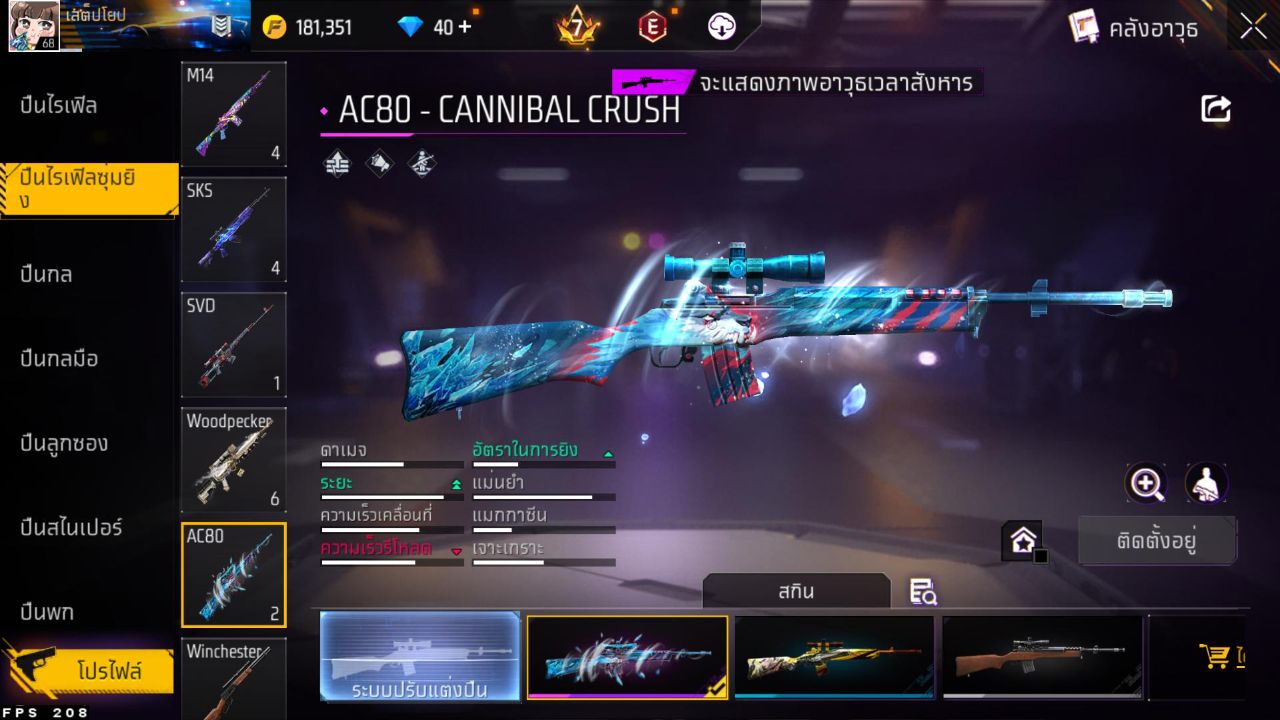Open the ปืนพก pistol category
1280x720 pixels.
pyautogui.click(x=47, y=611)
